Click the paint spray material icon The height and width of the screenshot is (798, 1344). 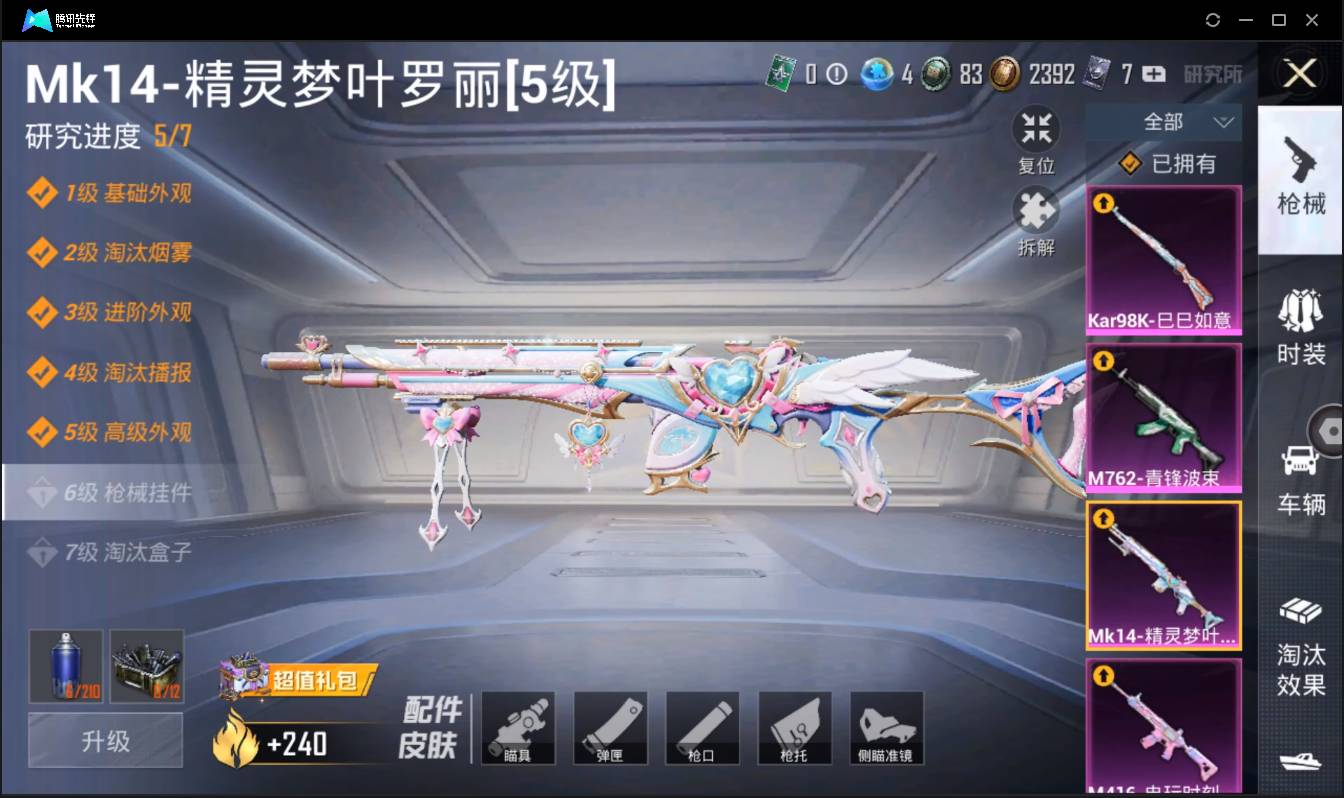point(65,665)
